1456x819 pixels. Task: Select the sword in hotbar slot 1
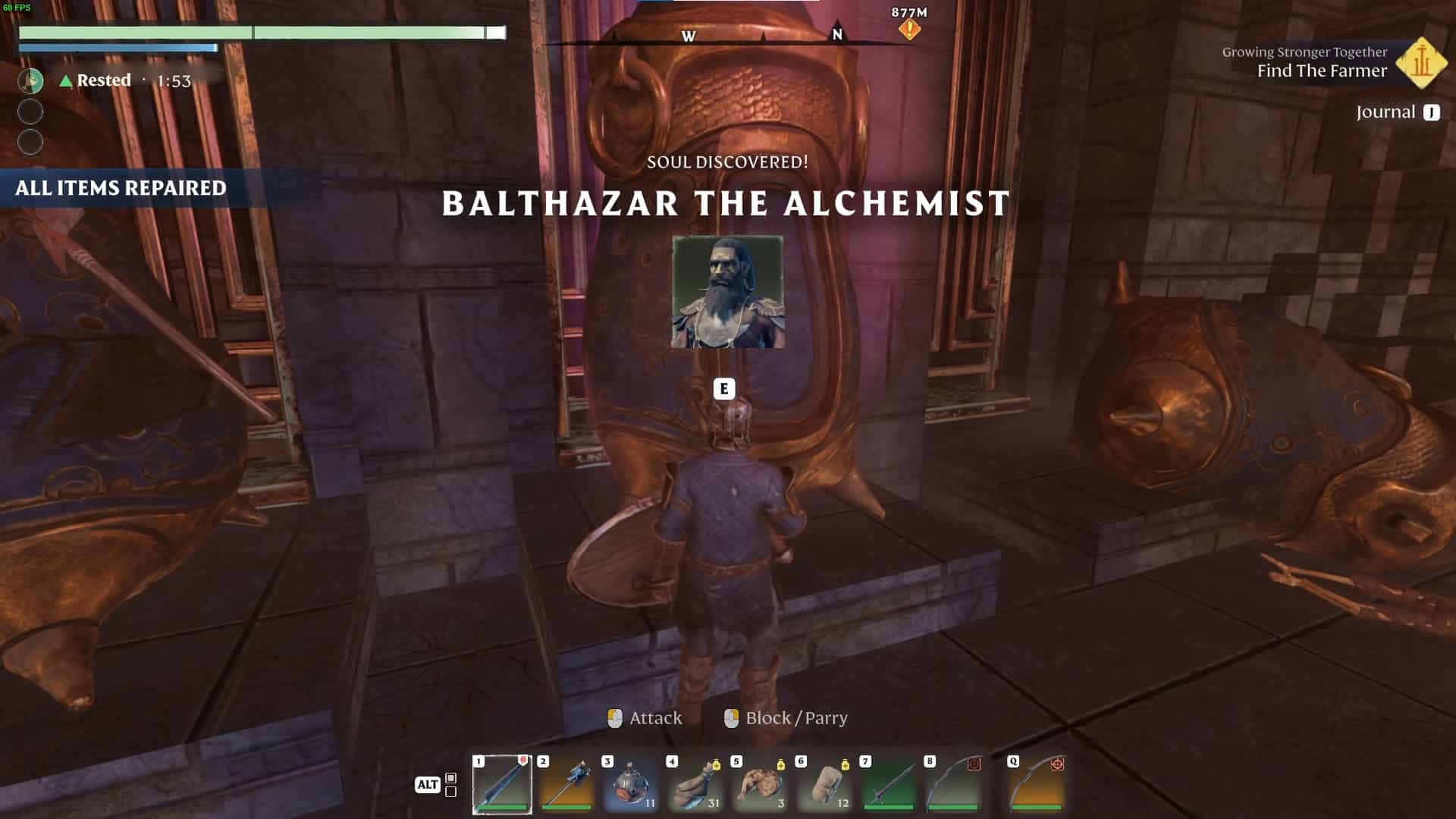502,784
